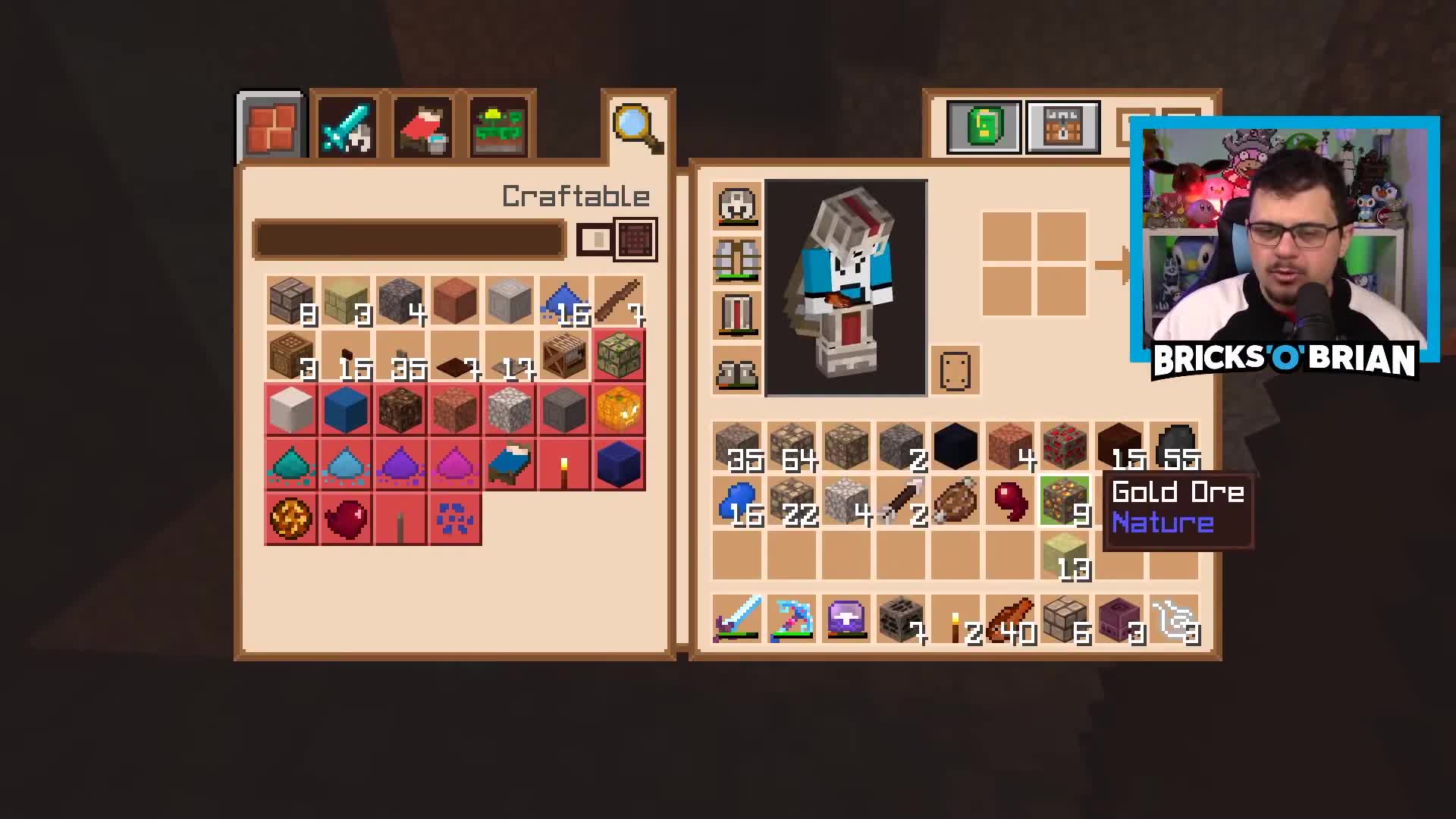Select the offhand shield slot
The width and height of the screenshot is (1456, 819).
click(954, 370)
